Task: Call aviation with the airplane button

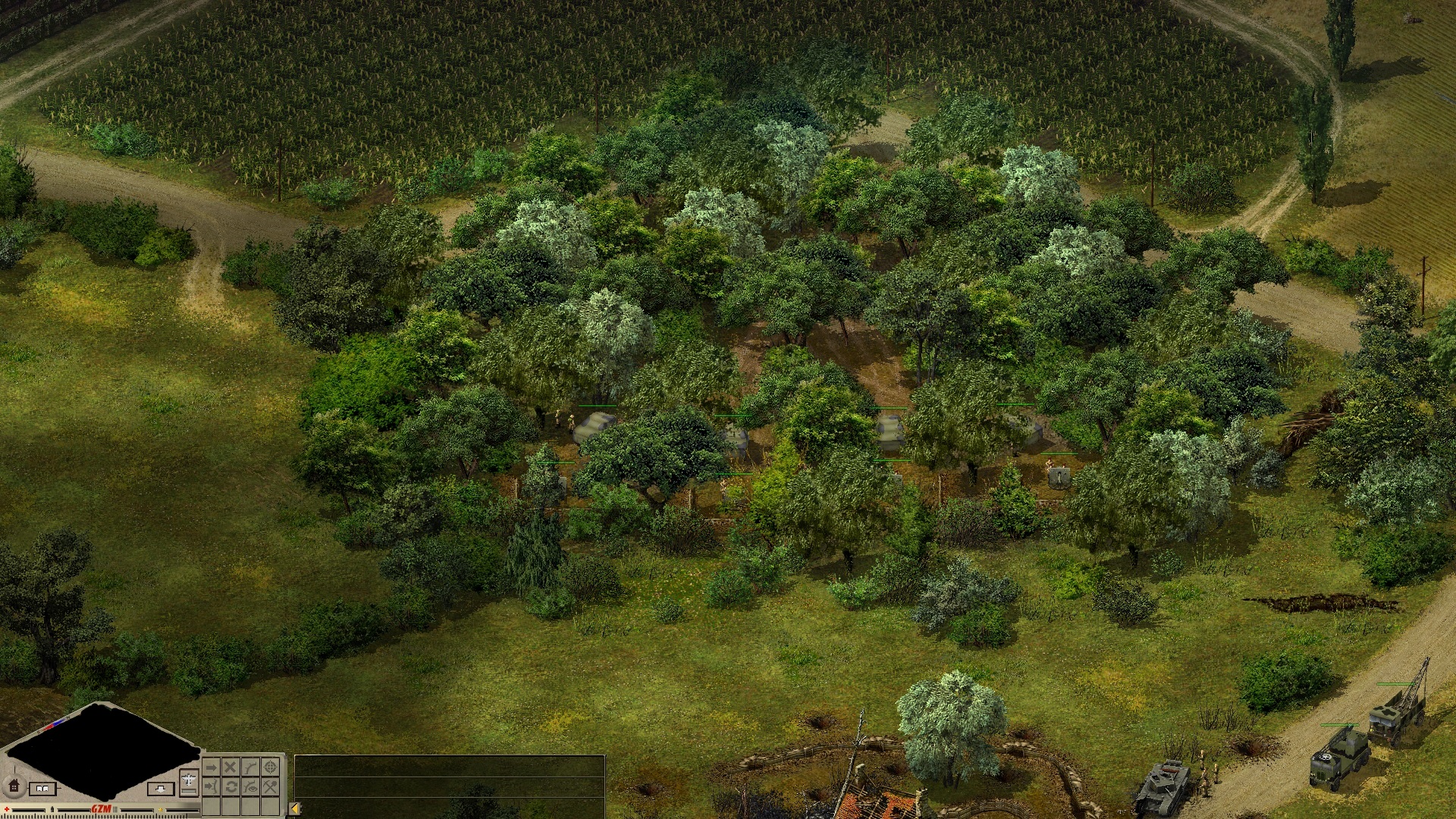Action: [189, 780]
